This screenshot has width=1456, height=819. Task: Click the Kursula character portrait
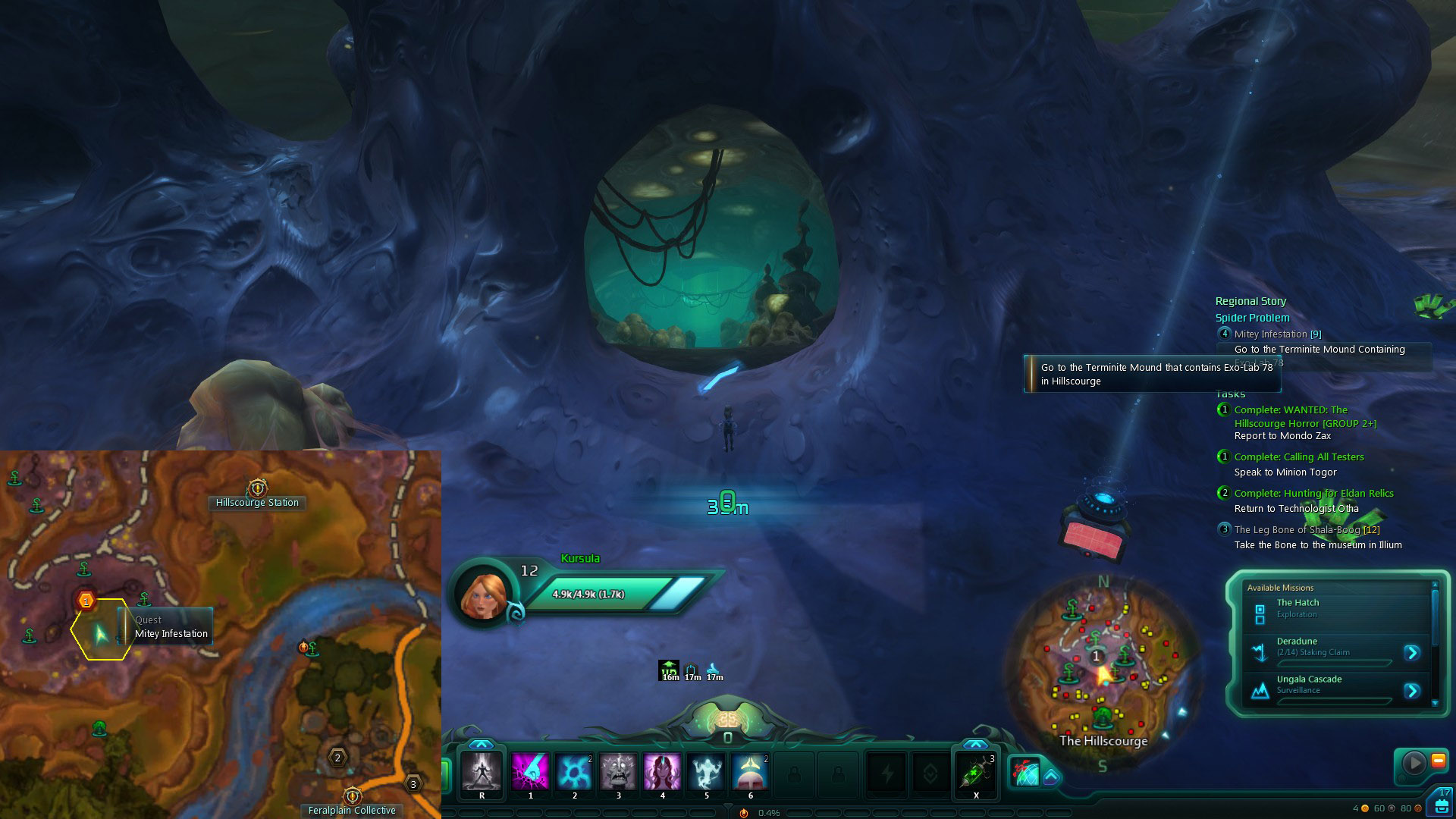coord(482,593)
